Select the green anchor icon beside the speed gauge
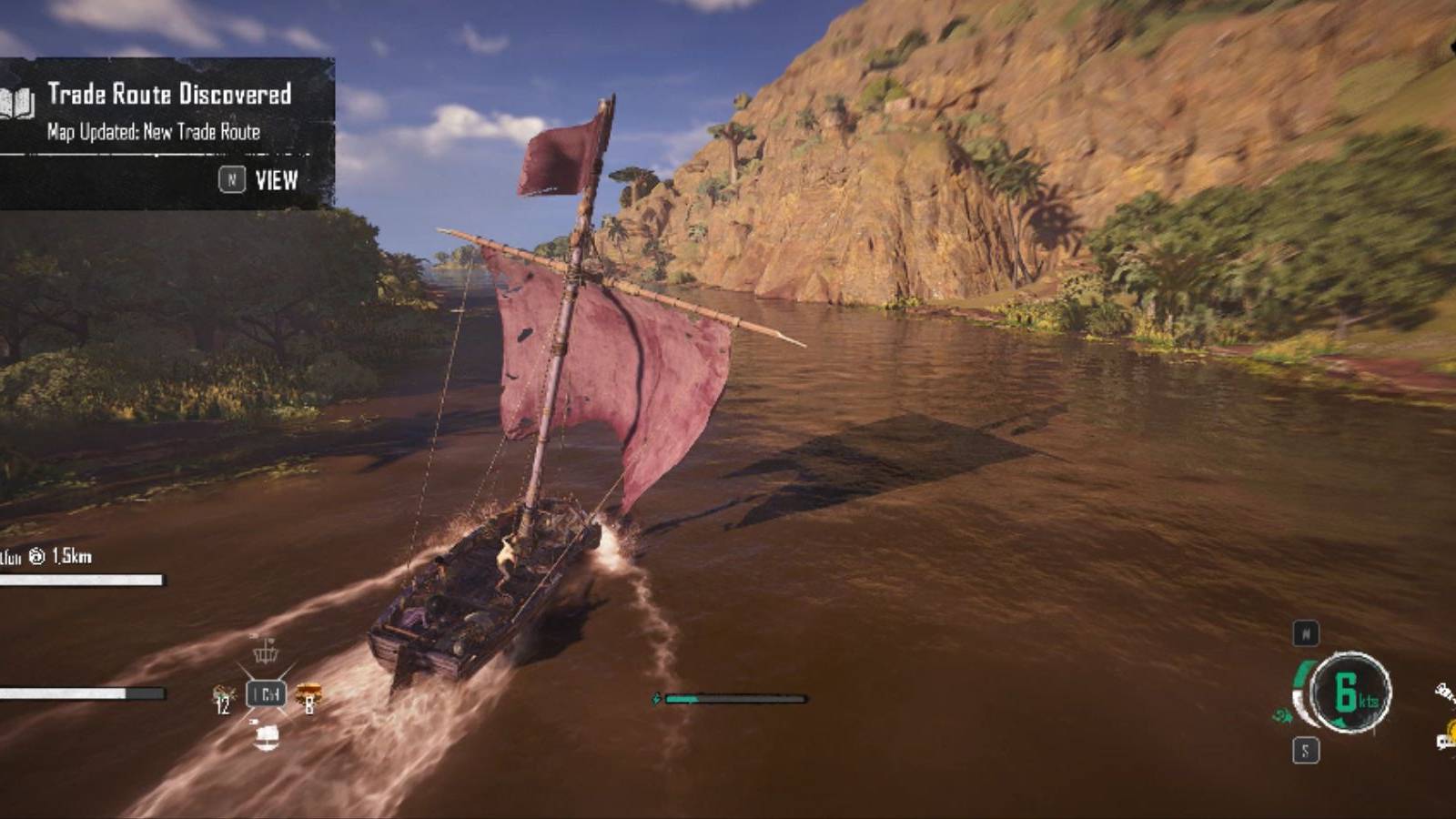 [1283, 715]
